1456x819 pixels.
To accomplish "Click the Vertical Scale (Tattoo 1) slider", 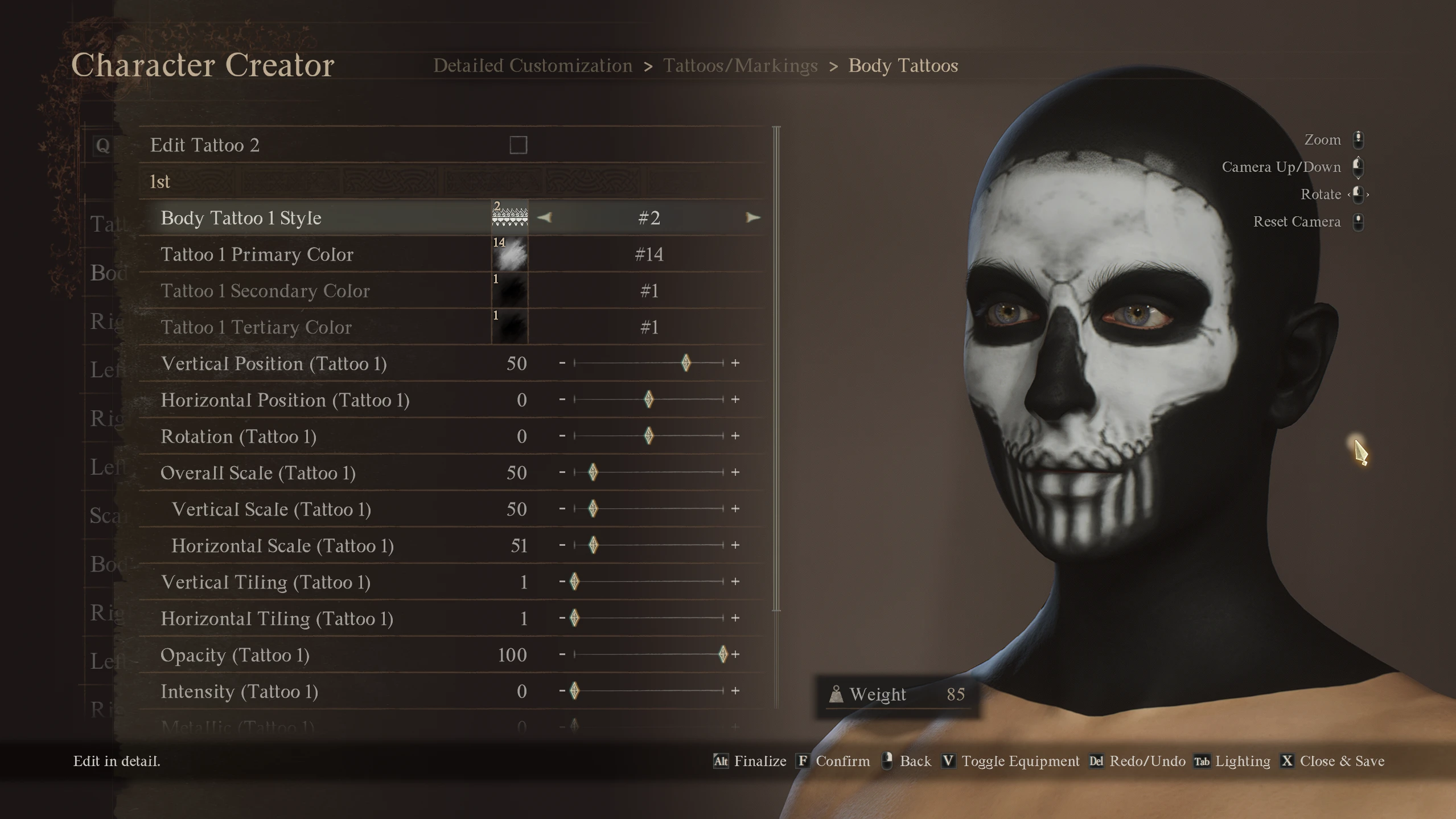I will [648, 509].
